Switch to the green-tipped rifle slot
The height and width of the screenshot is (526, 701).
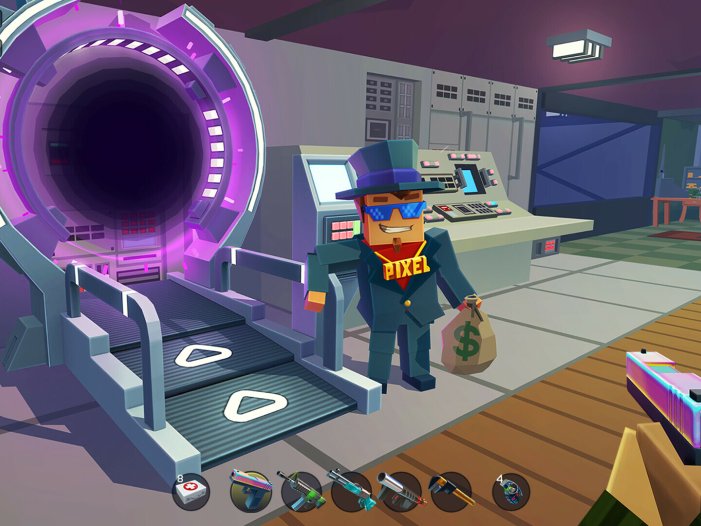coord(300,490)
